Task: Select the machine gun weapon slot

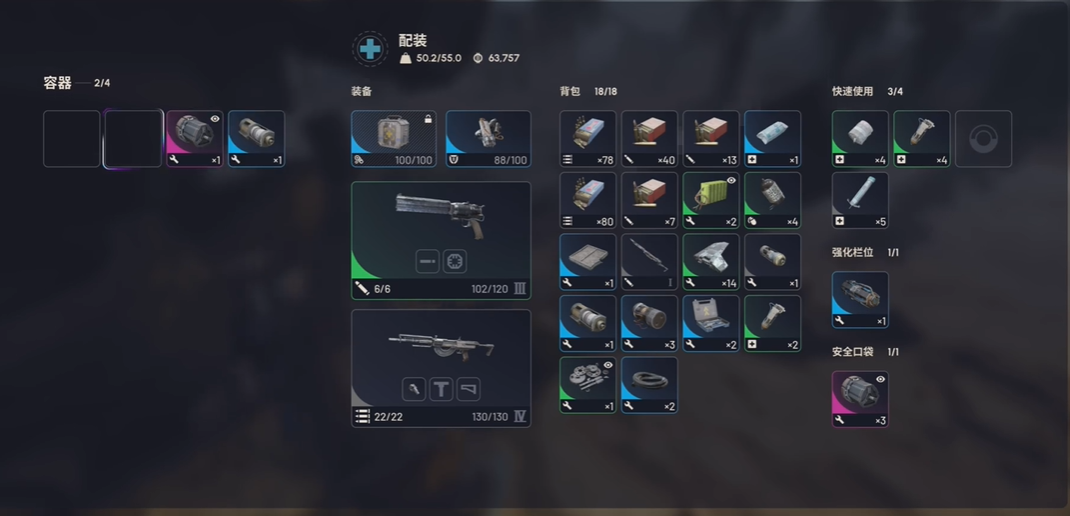Action: [441, 367]
